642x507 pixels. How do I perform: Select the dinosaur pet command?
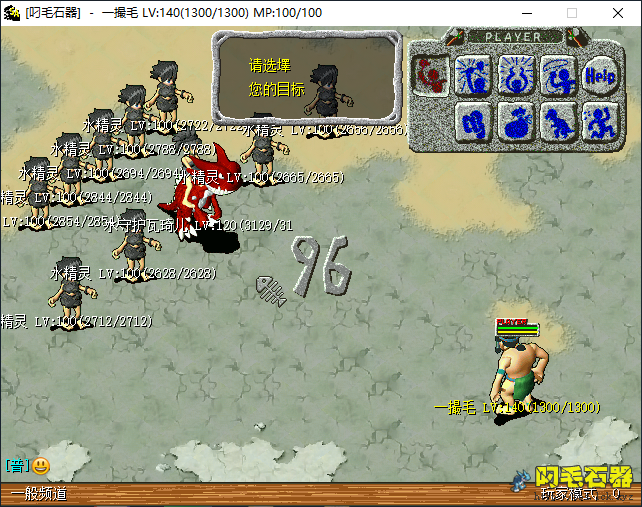point(558,121)
